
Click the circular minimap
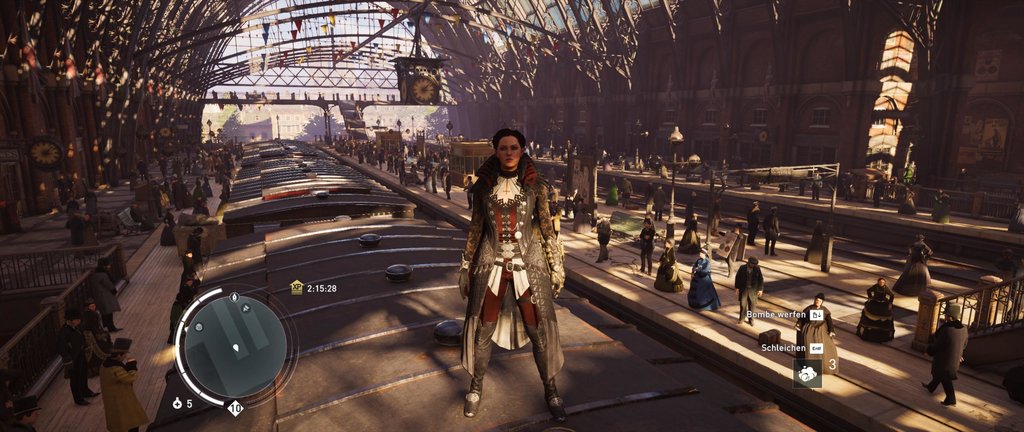236,345
